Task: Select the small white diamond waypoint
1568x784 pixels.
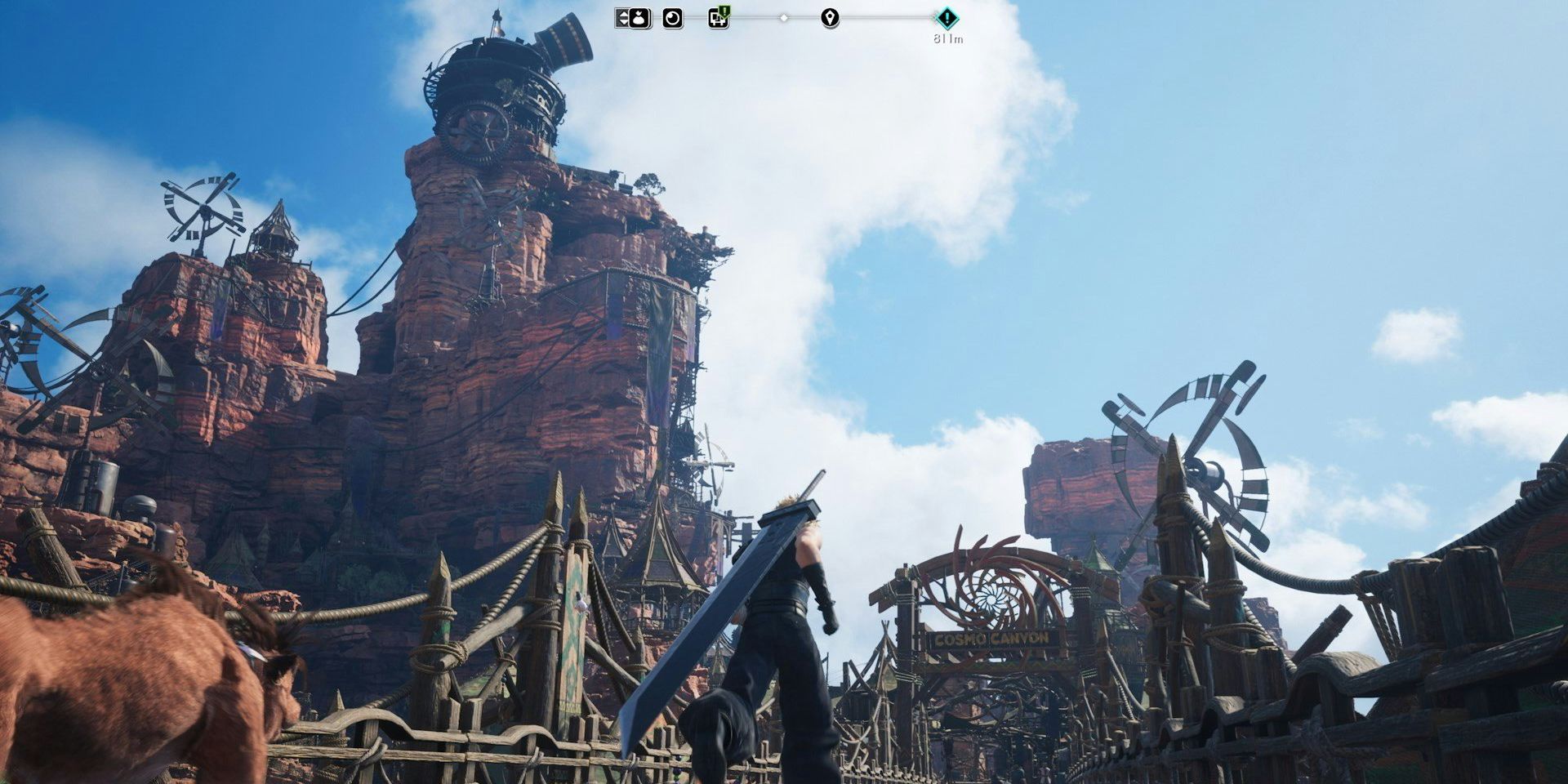Action: tap(783, 18)
